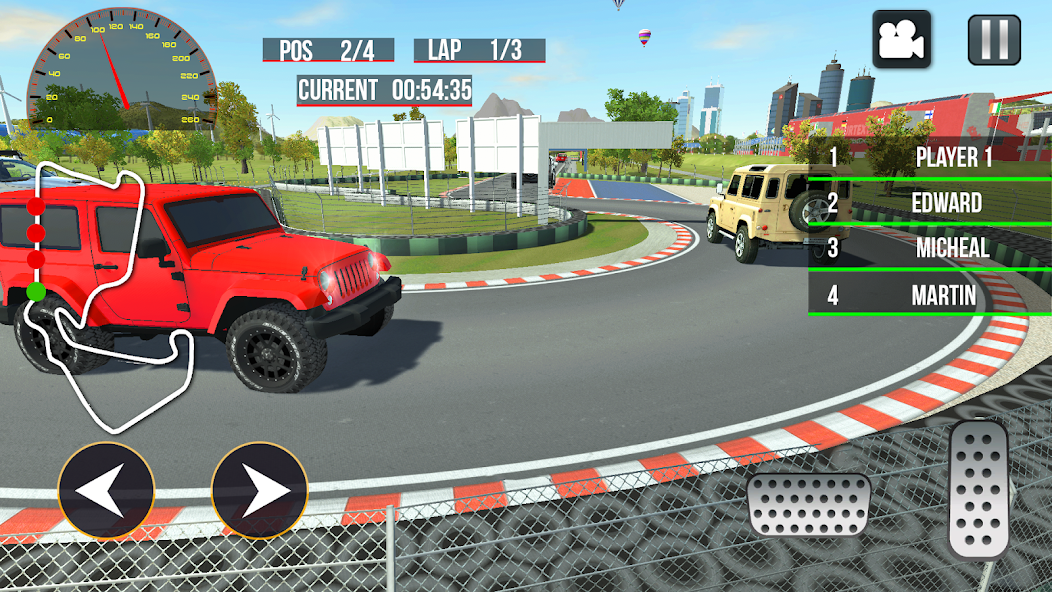The width and height of the screenshot is (1052, 592).
Task: Click MARTIN in the race standings
Action: click(929, 295)
